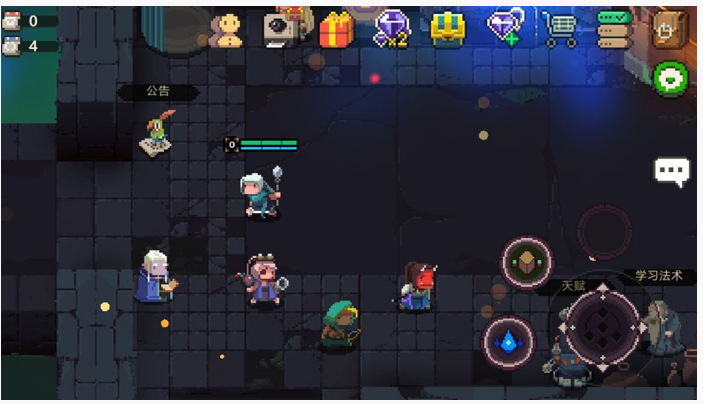Open the character profile icon

click(x=231, y=29)
